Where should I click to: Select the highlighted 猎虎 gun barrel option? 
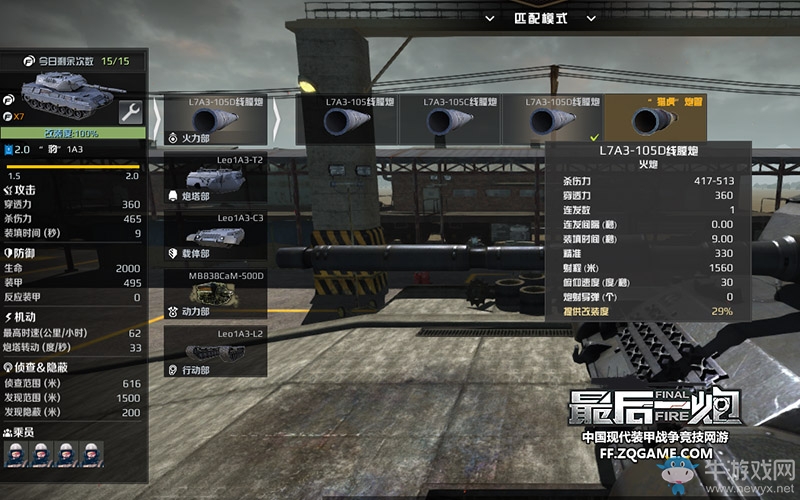(656, 120)
